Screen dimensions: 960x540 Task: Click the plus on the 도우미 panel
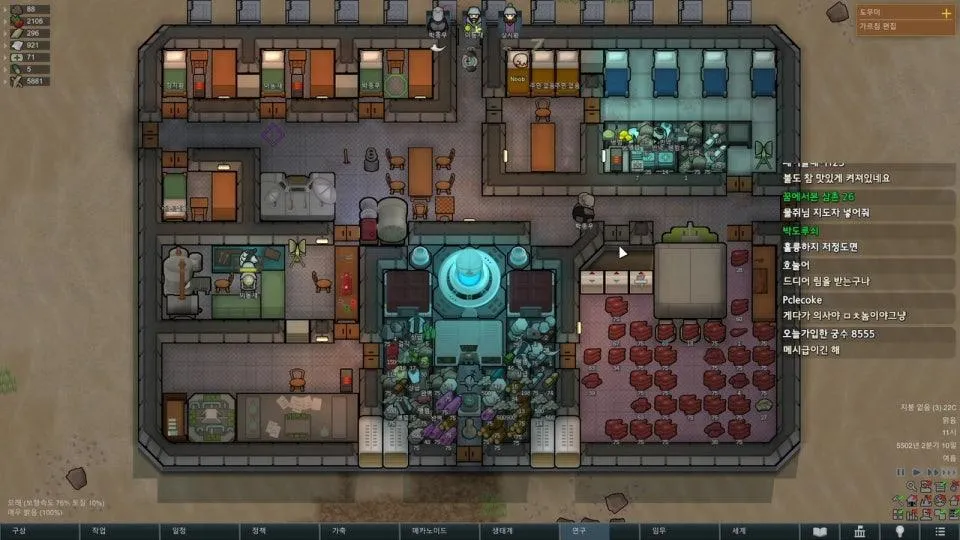946,13
